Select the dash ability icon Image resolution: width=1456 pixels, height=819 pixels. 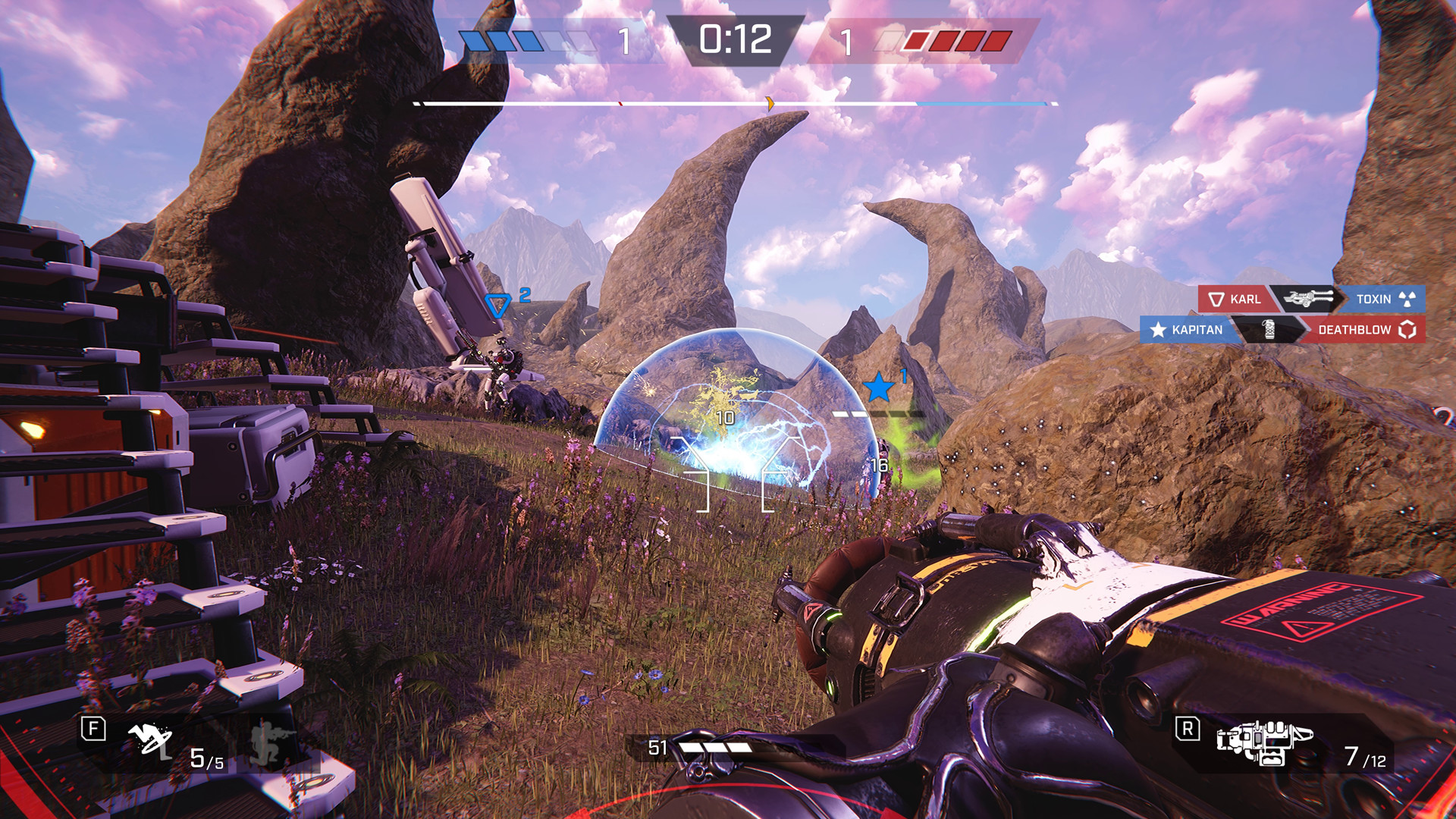pos(149,740)
